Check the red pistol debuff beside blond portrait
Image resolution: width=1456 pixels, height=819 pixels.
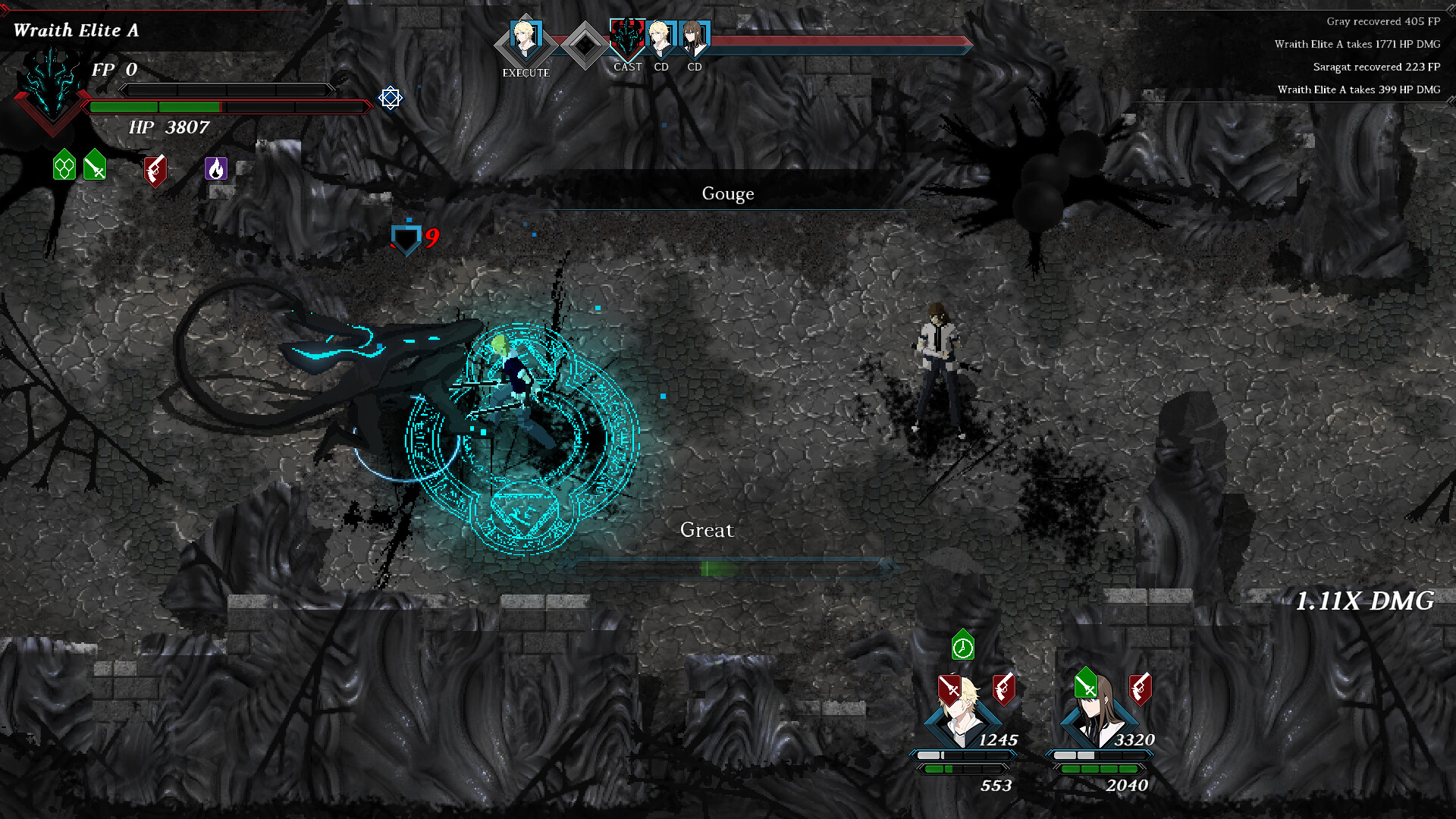[x=1004, y=689]
